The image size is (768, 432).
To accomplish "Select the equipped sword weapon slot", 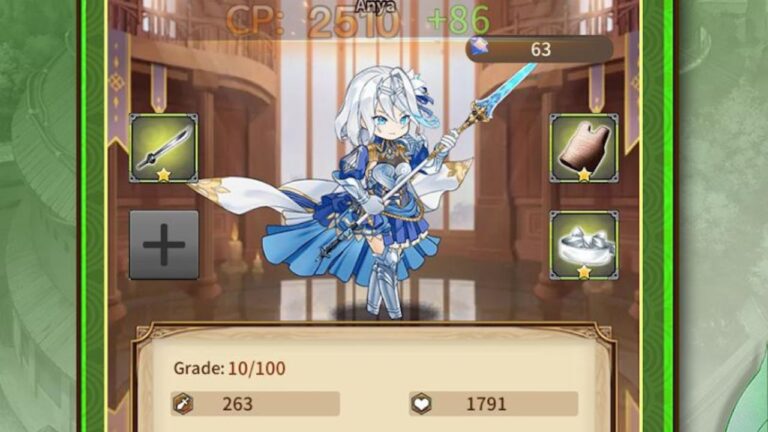I will click(x=164, y=148).
